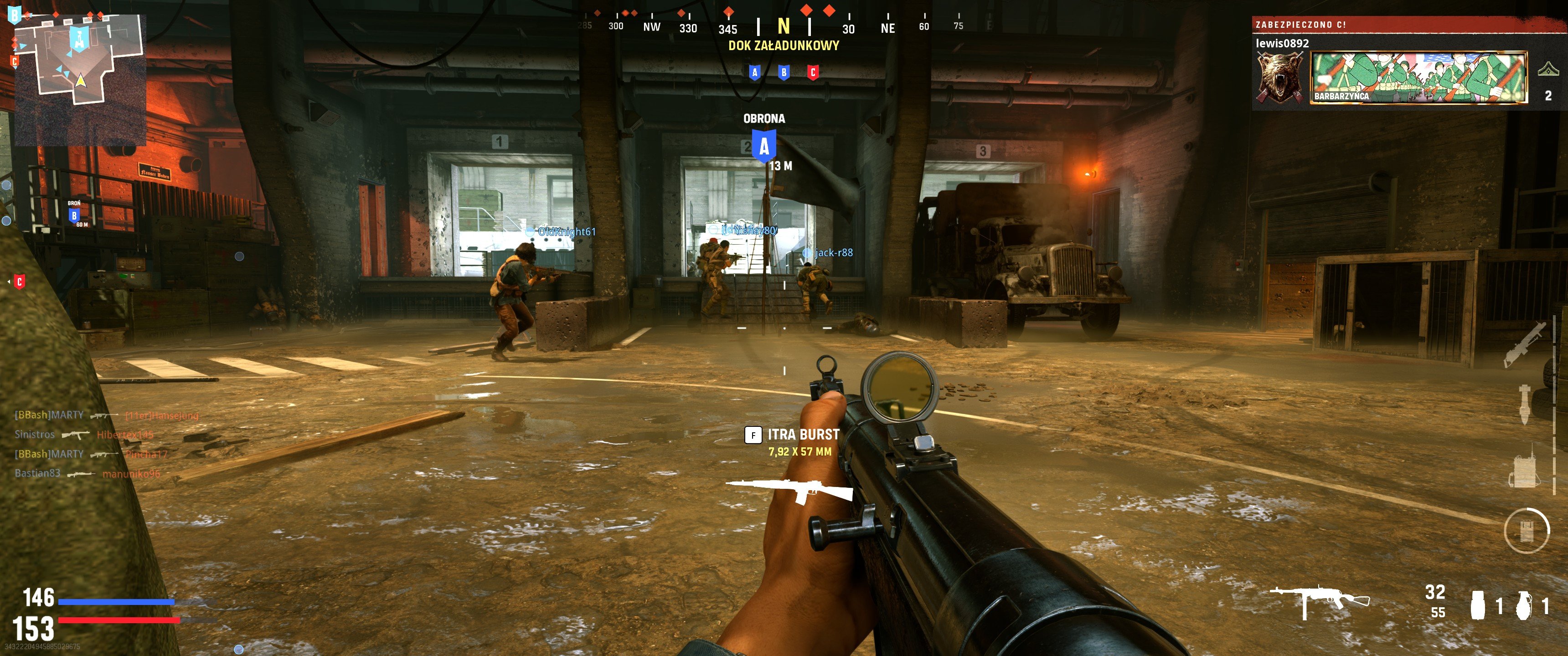The height and width of the screenshot is (656, 1568).
Task: Select the lethal frag grenade icon
Action: (x=1524, y=605)
